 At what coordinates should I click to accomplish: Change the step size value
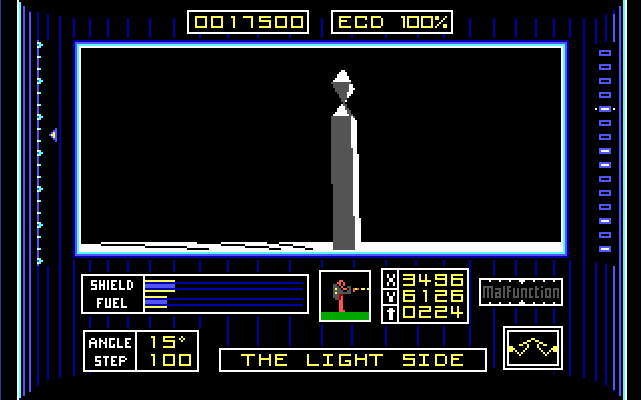point(170,360)
